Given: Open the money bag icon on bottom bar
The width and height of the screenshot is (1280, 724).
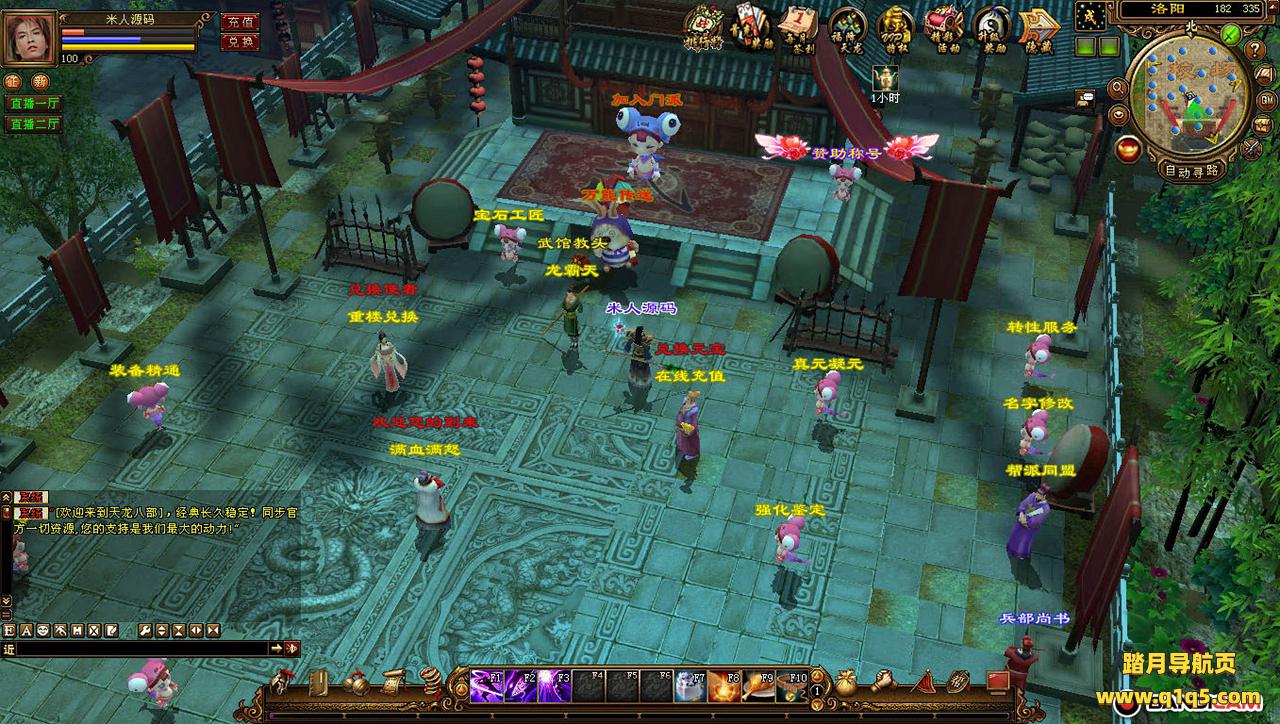Looking at the screenshot, I should point(846,682).
